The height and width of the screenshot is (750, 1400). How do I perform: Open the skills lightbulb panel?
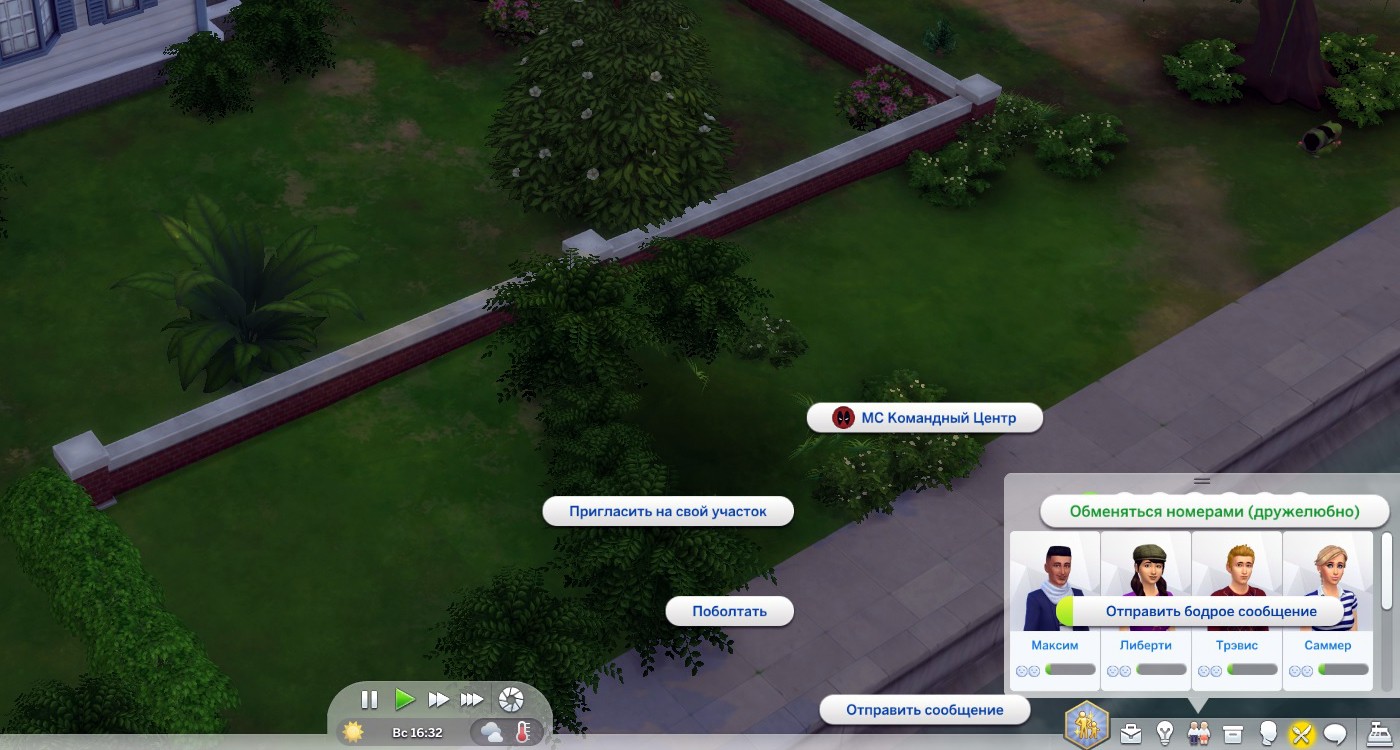click(x=1164, y=734)
